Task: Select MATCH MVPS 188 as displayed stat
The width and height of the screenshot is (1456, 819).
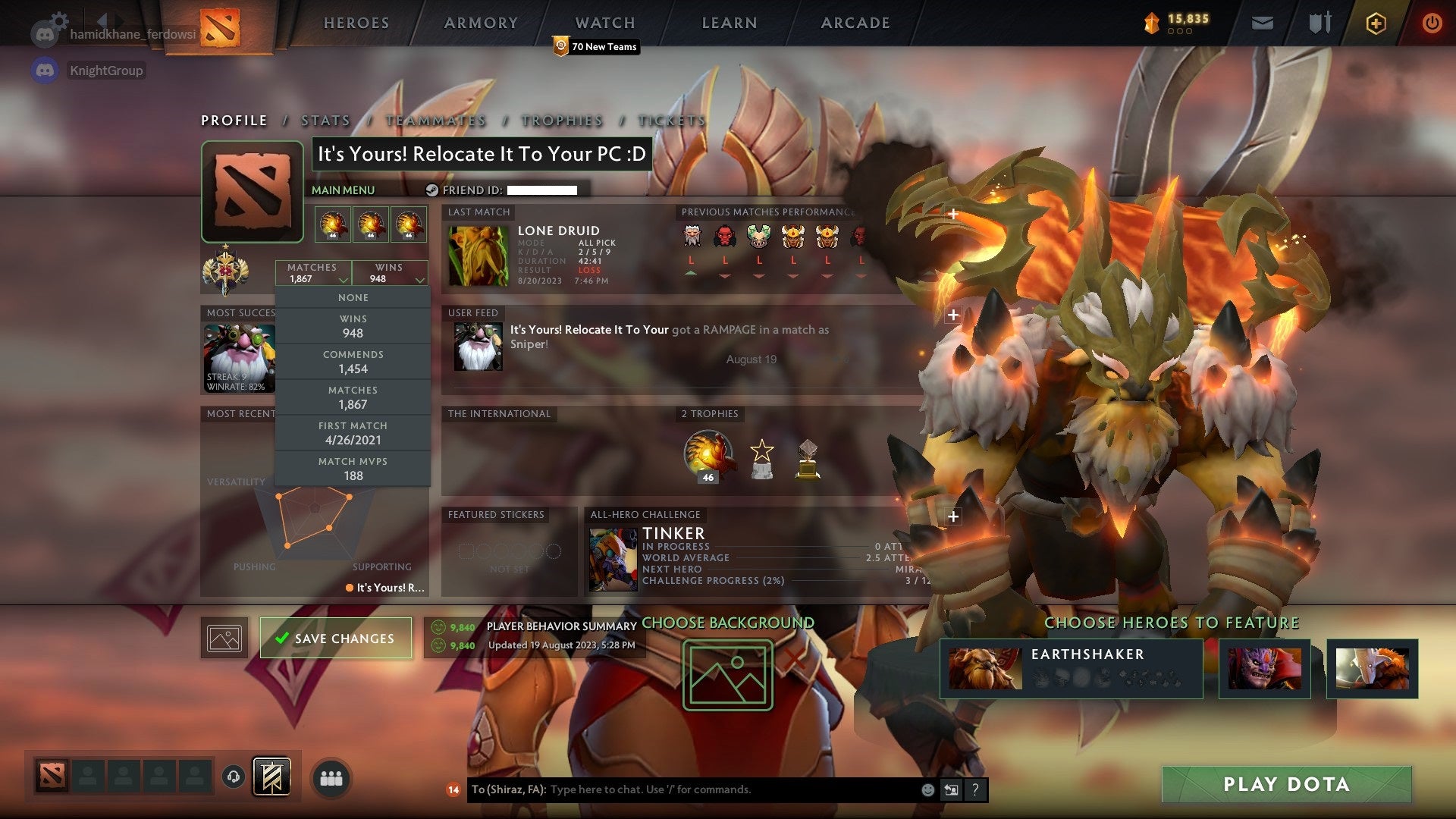Action: click(353, 467)
